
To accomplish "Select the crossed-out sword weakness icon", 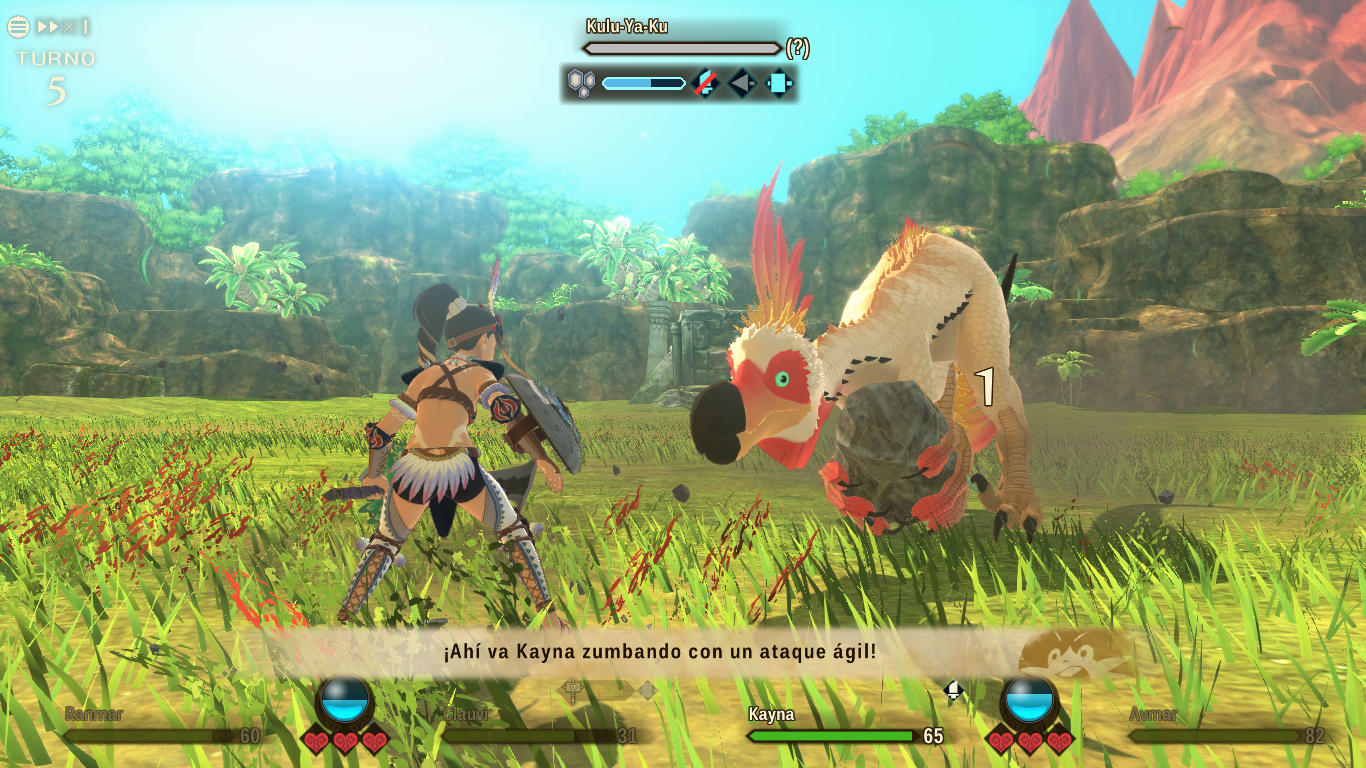I will [706, 83].
